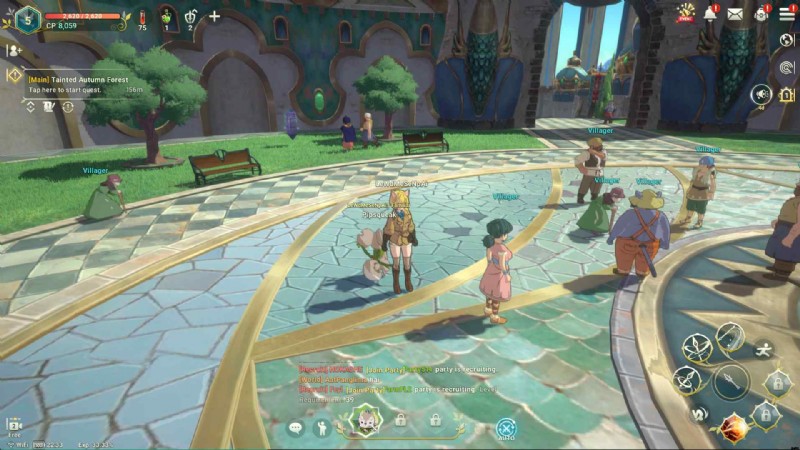Open the emote figure button
This screenshot has height=450, width=800.
click(x=322, y=428)
